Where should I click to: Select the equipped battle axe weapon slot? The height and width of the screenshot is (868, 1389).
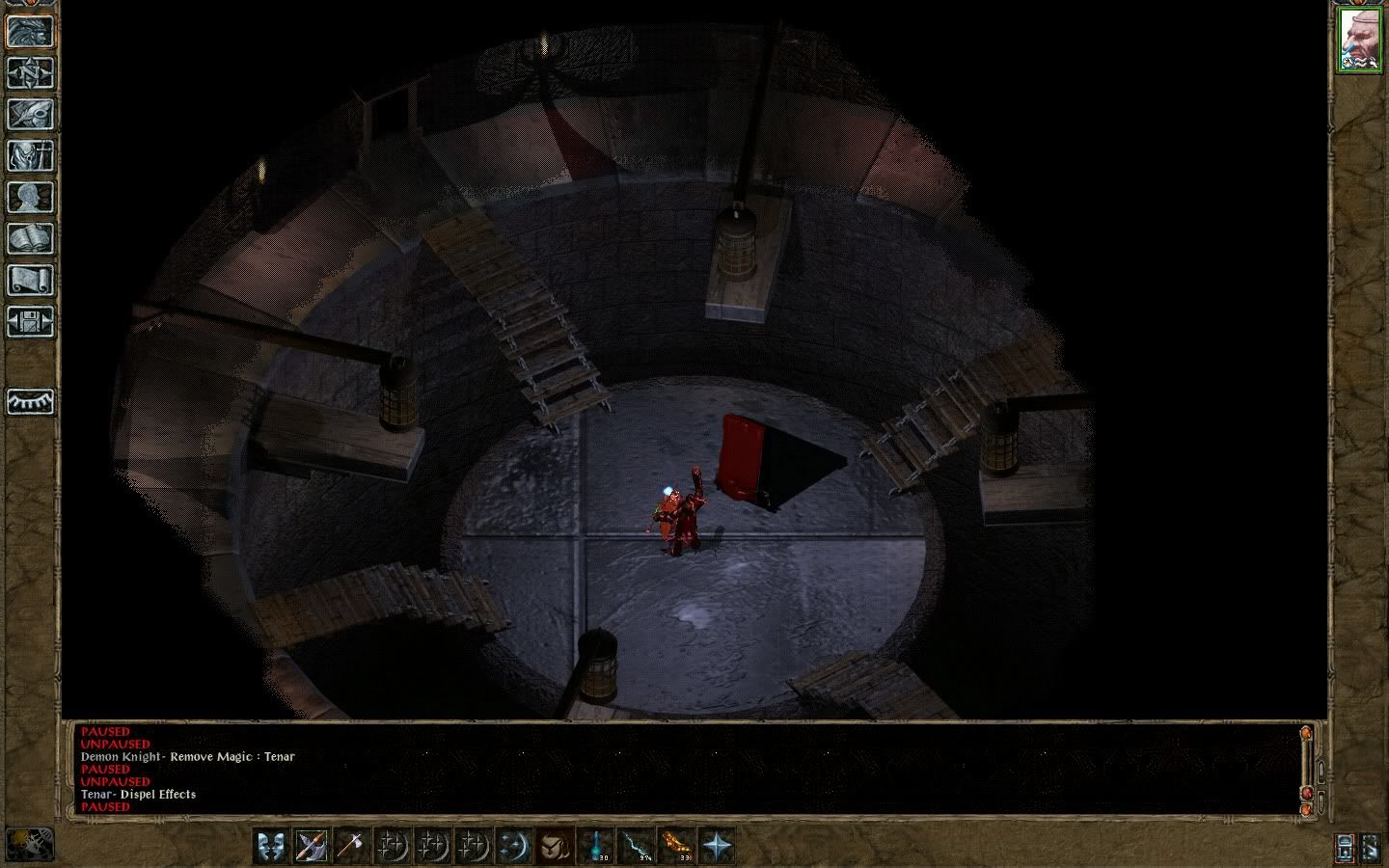click(x=312, y=846)
